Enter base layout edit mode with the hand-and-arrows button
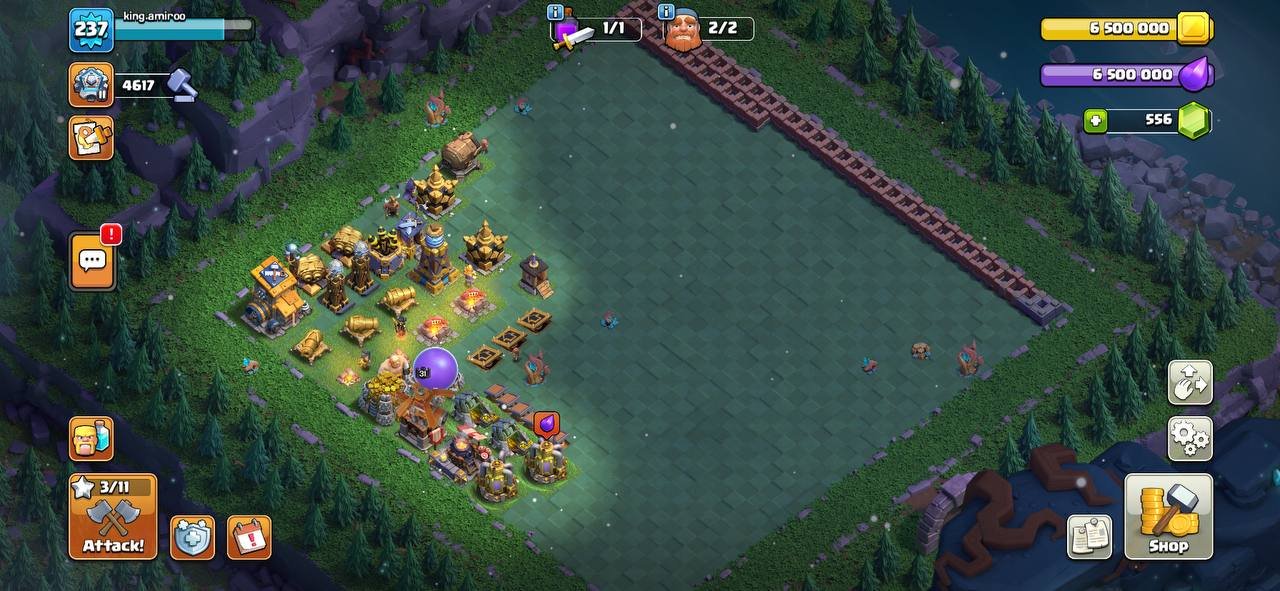This screenshot has height=591, width=1280. [x=1190, y=382]
